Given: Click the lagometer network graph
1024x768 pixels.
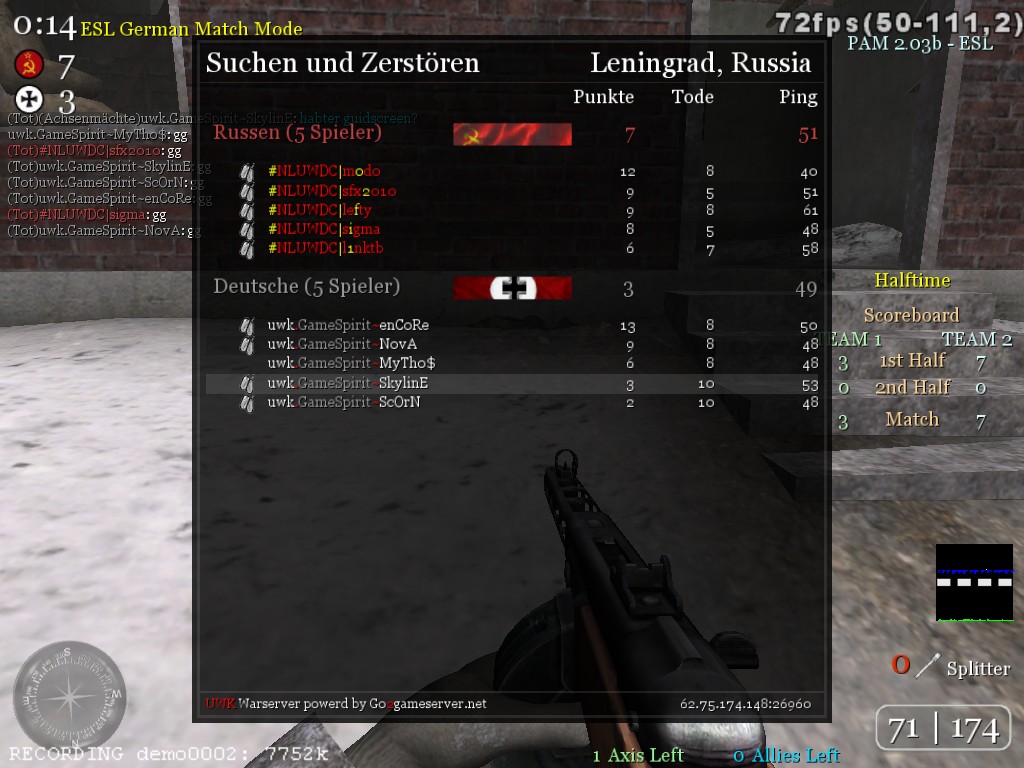Looking at the screenshot, I should click(x=974, y=582).
